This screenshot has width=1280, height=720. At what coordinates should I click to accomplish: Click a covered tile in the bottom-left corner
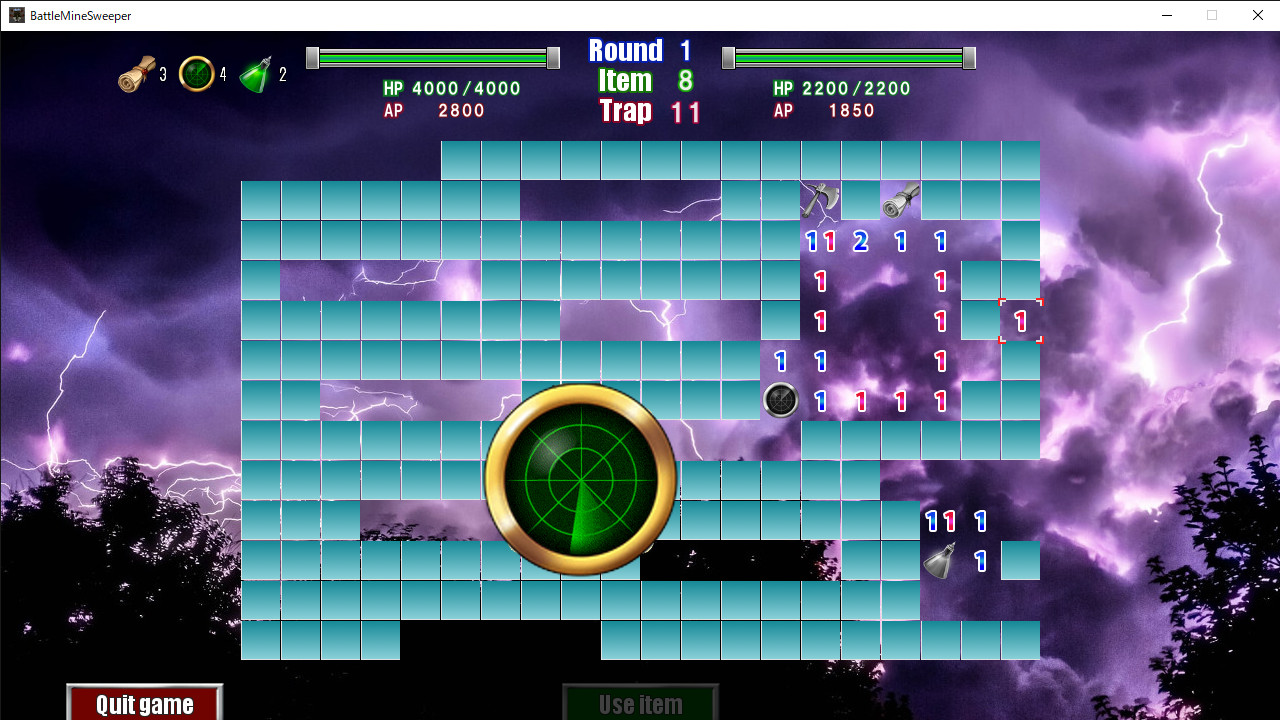(260, 640)
